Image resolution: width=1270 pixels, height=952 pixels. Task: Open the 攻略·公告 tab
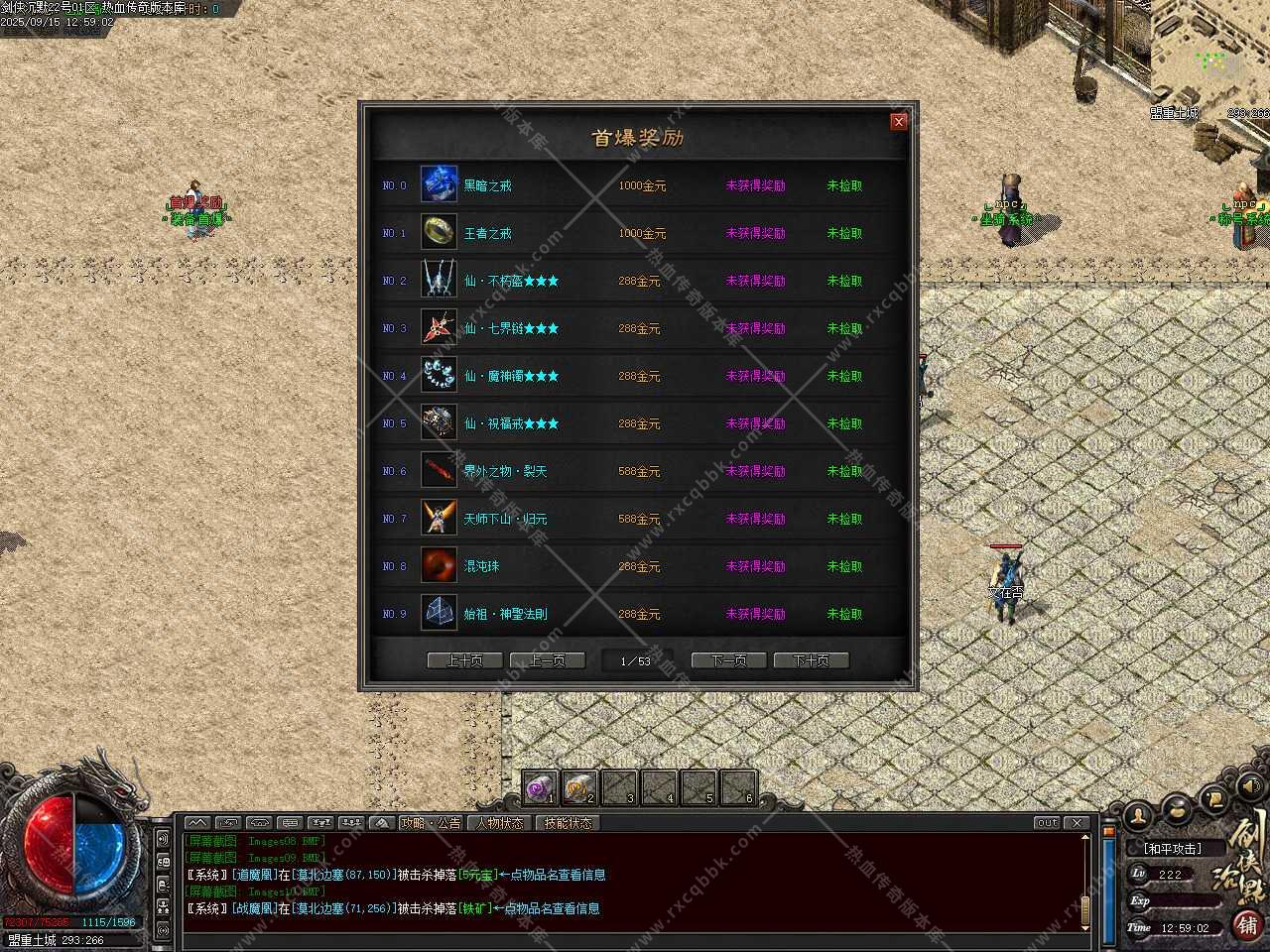431,823
